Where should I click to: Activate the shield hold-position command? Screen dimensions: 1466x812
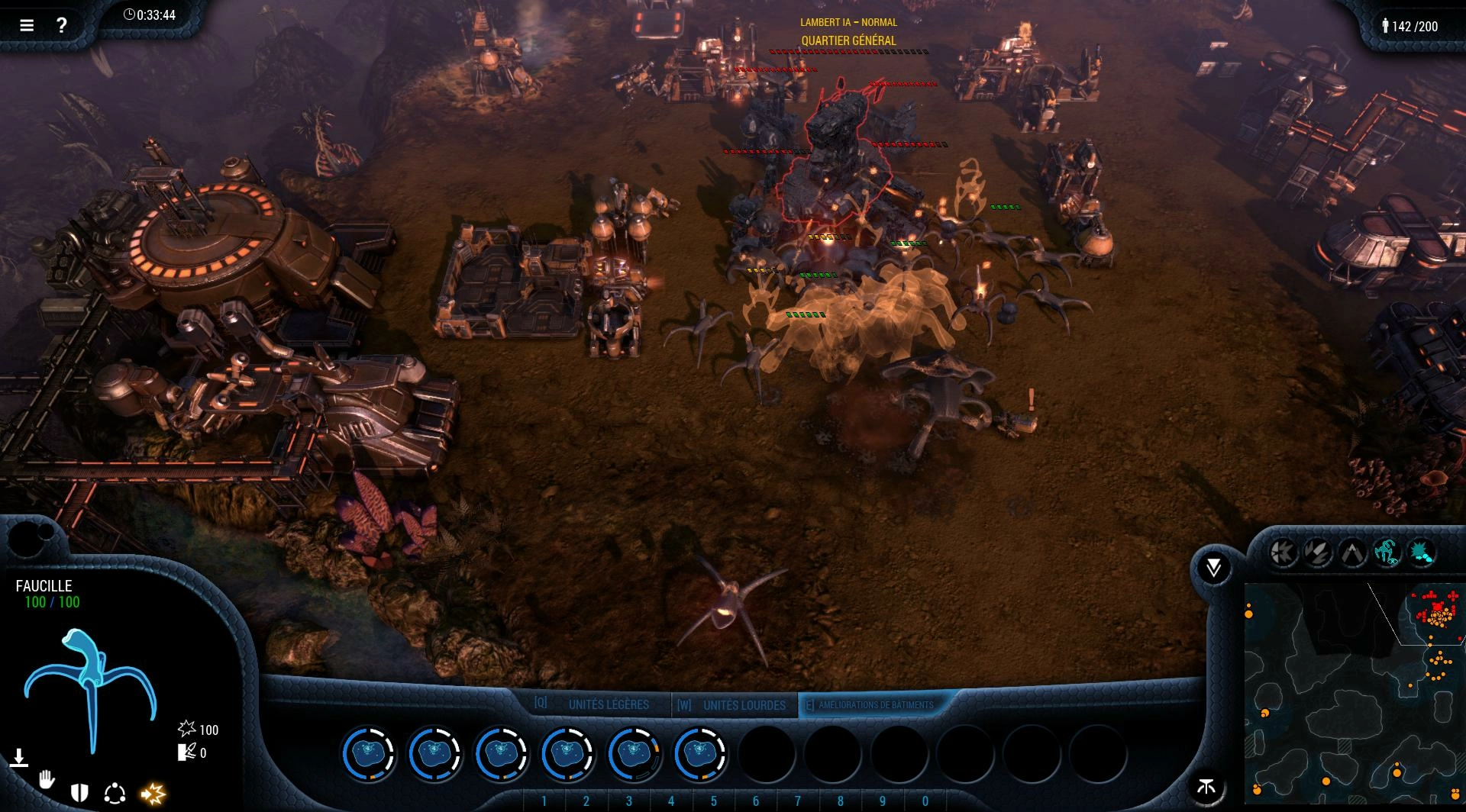pyautogui.click(x=79, y=793)
